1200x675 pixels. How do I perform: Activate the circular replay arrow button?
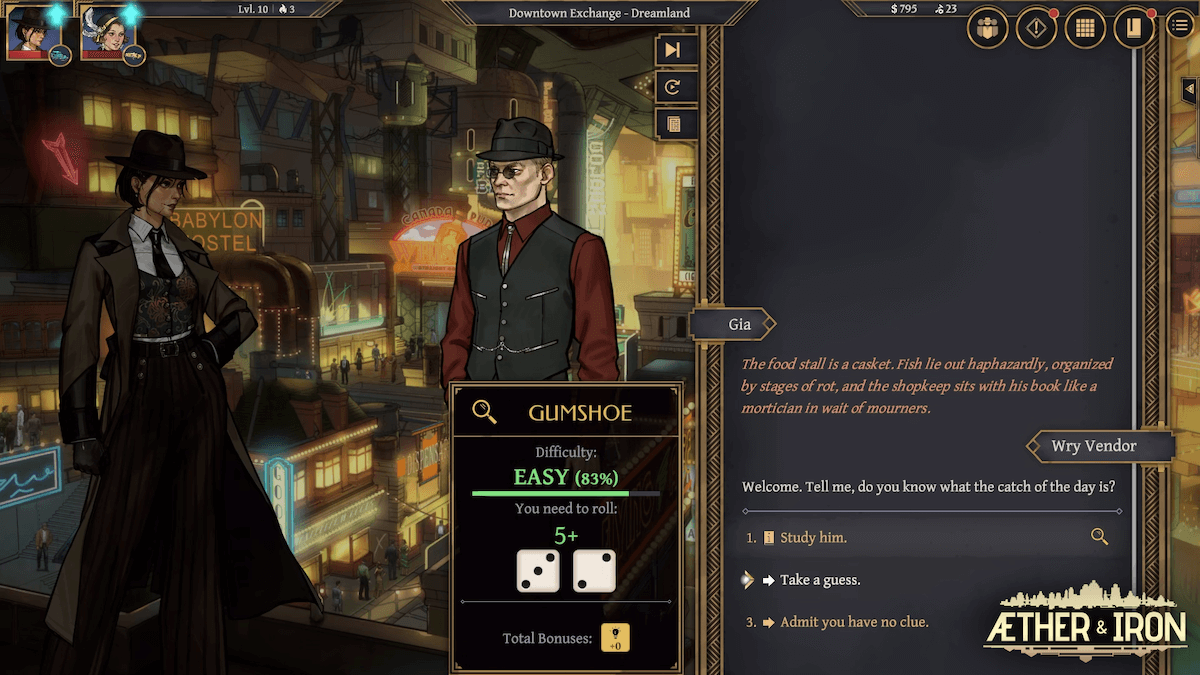(x=673, y=87)
